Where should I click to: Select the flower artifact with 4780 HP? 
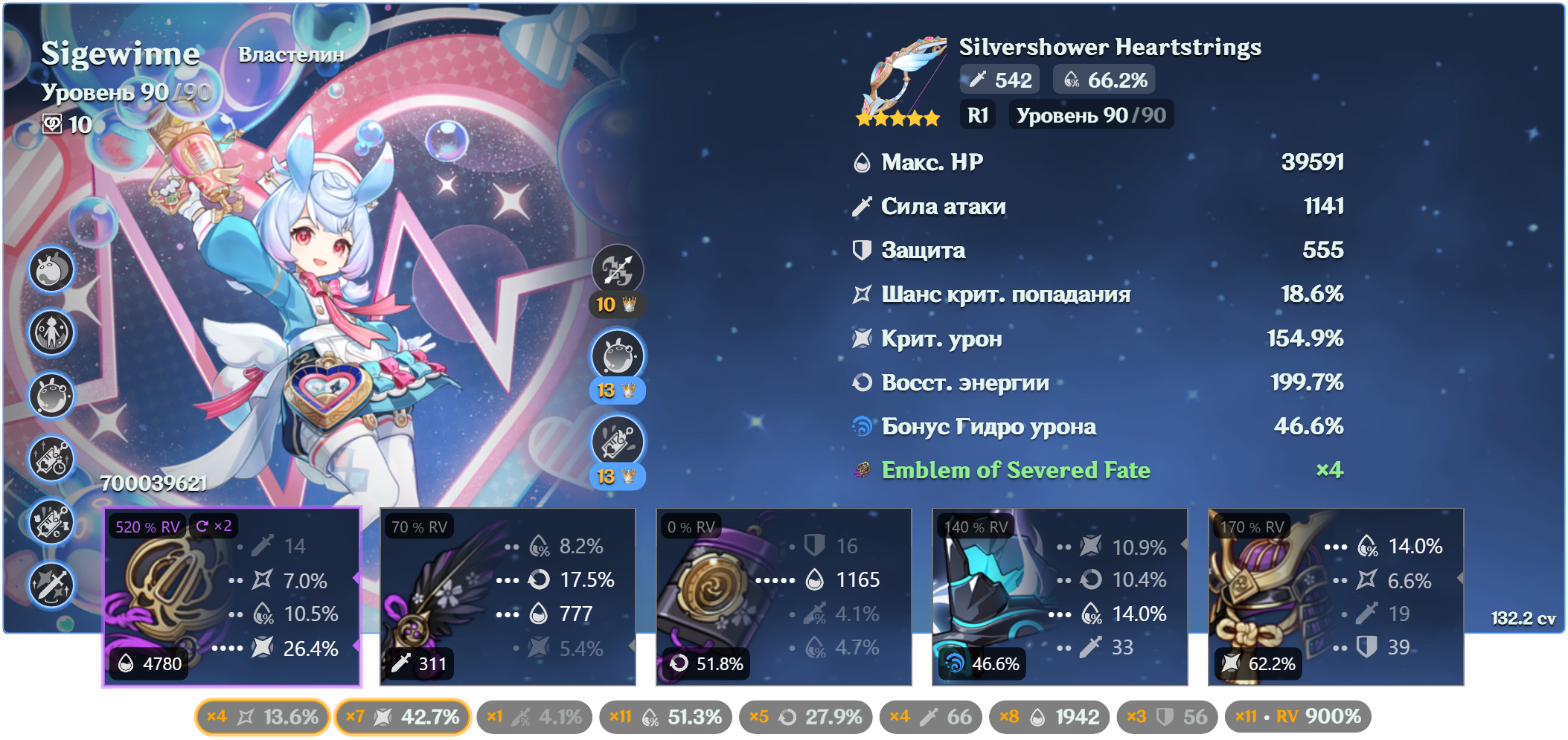(231, 597)
